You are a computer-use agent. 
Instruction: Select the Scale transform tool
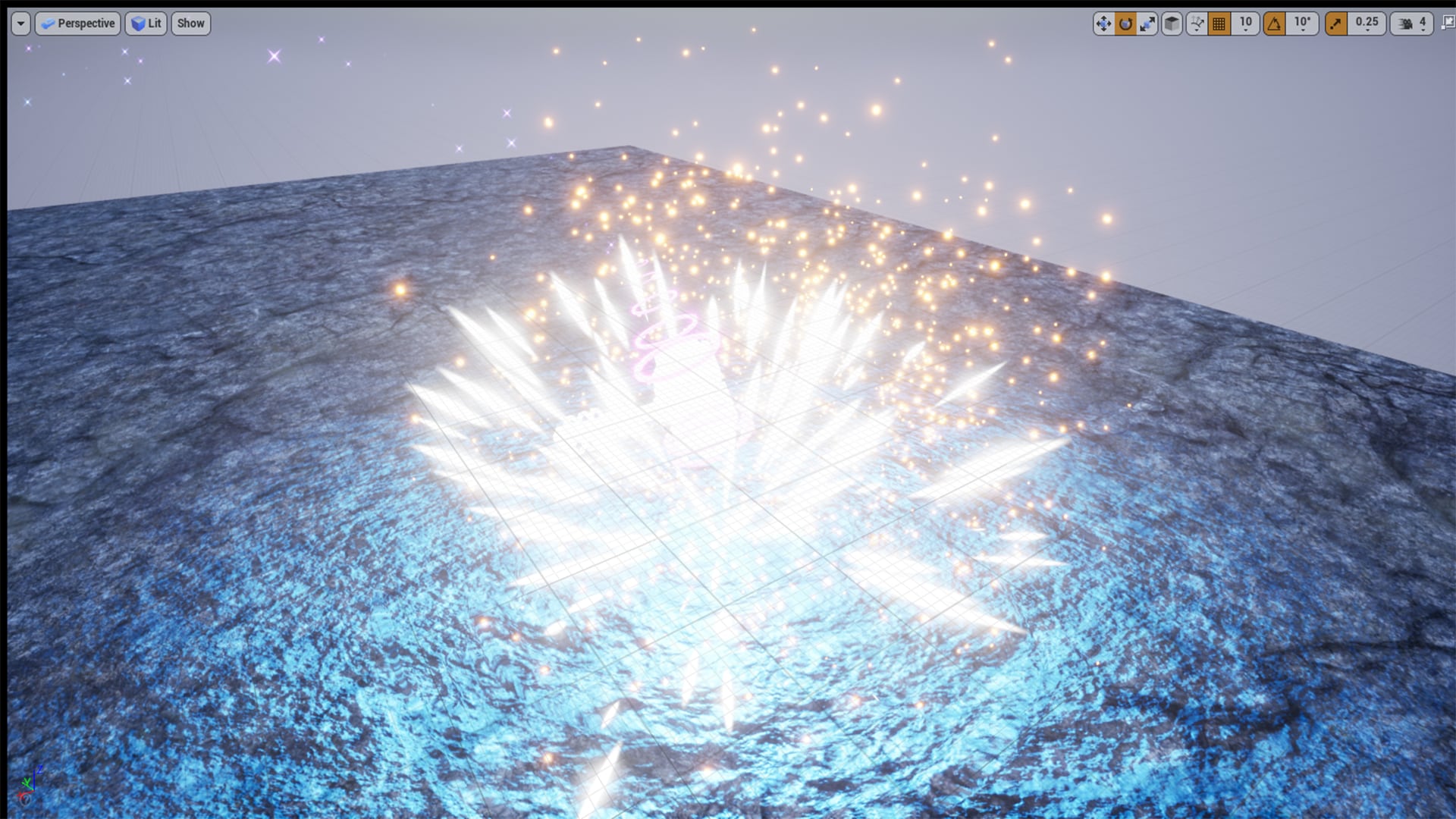pyautogui.click(x=1148, y=24)
